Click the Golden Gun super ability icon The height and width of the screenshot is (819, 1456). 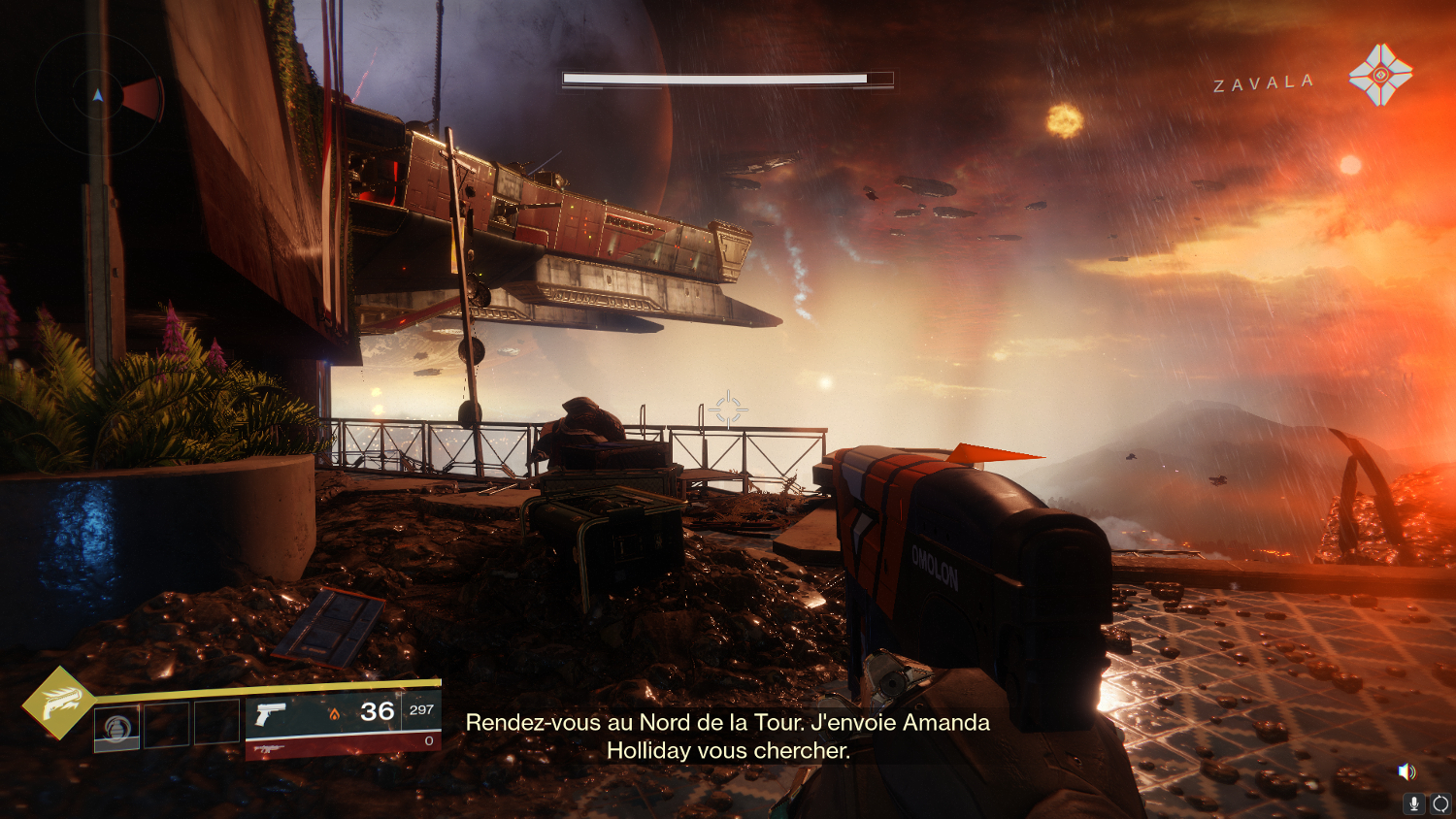(x=59, y=703)
